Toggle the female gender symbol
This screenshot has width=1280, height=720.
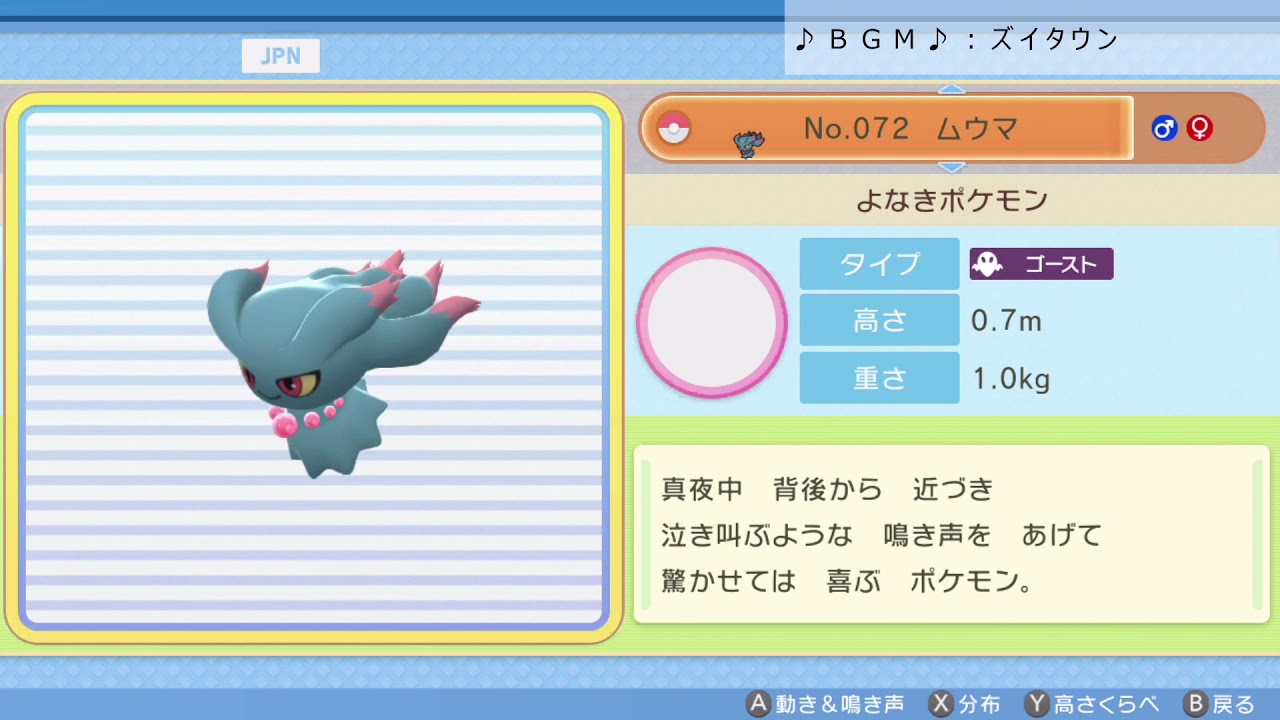[x=1198, y=128]
